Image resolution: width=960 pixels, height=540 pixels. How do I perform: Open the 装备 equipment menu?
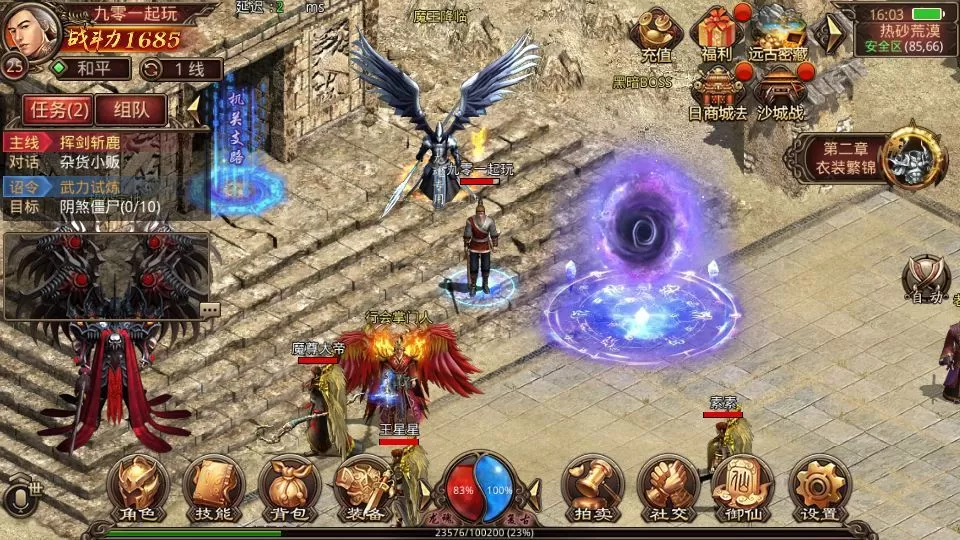(x=362, y=489)
